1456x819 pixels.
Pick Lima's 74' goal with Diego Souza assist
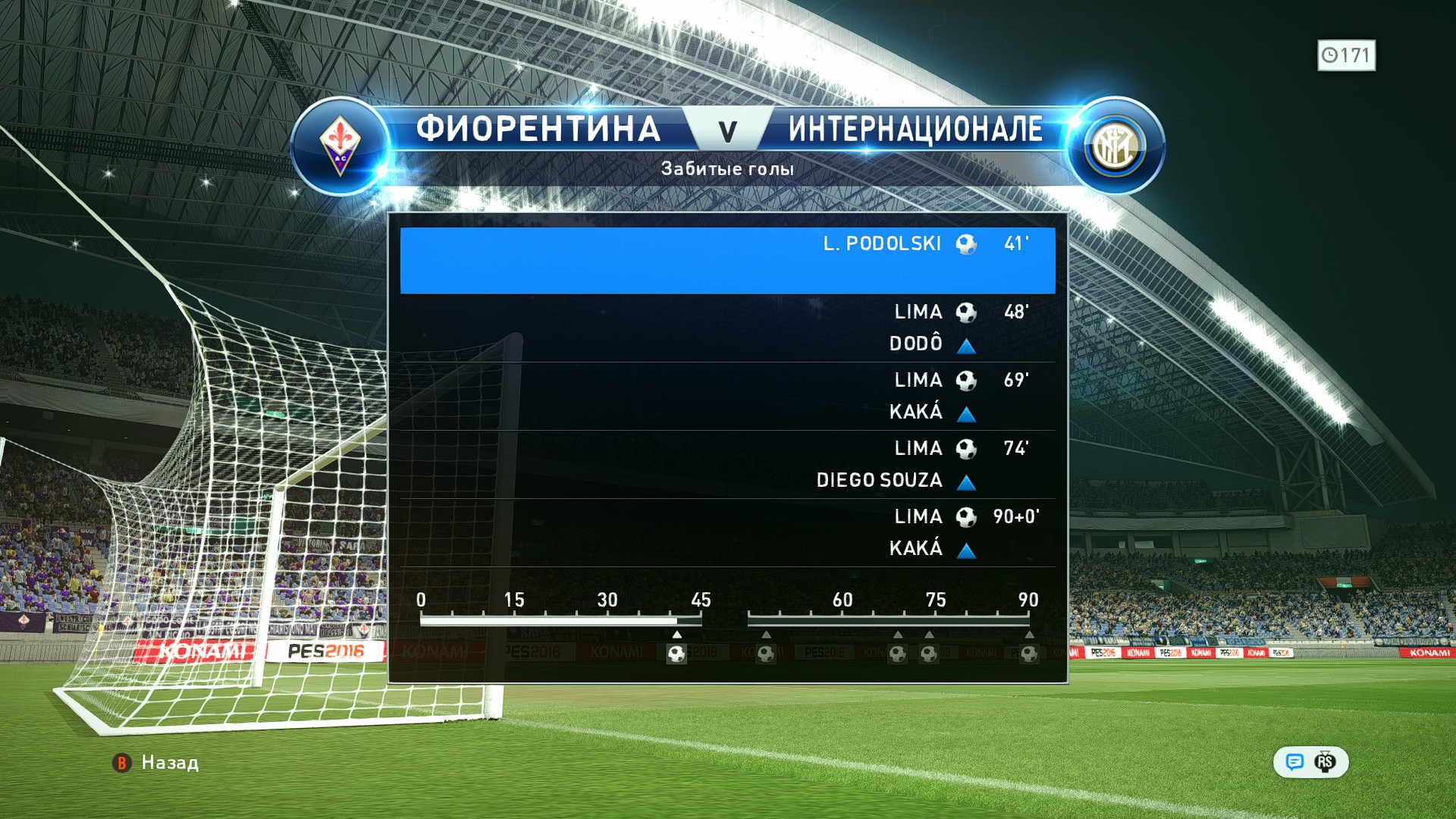click(727, 464)
